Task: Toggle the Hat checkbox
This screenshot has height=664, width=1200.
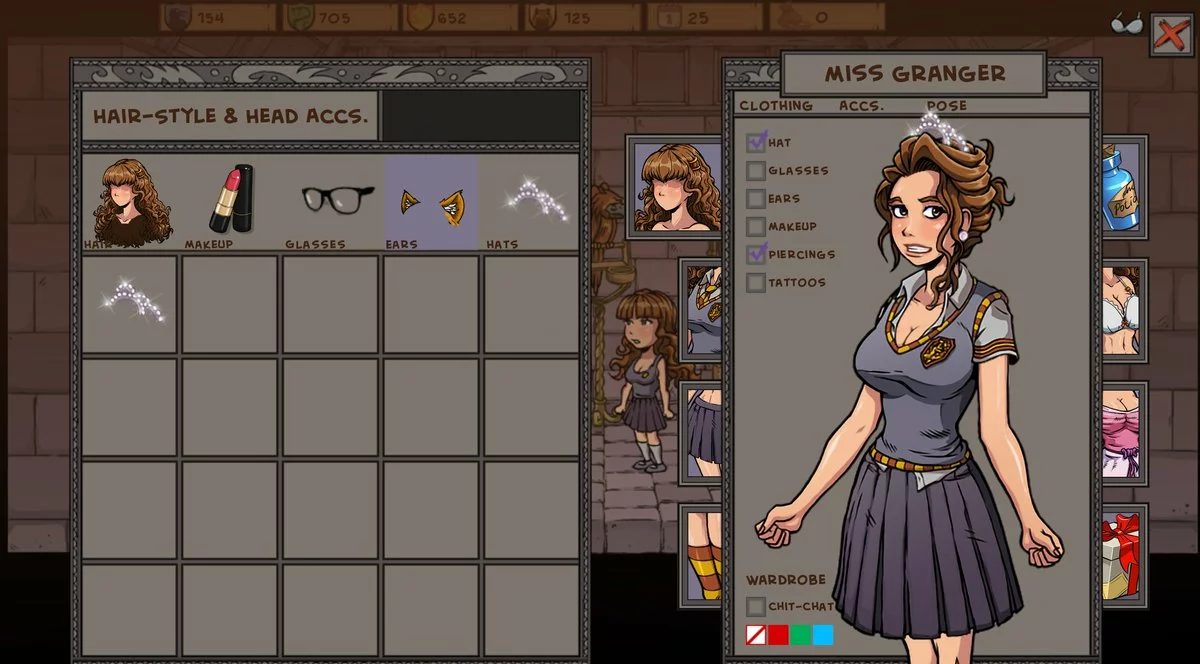Action: pyautogui.click(x=756, y=143)
